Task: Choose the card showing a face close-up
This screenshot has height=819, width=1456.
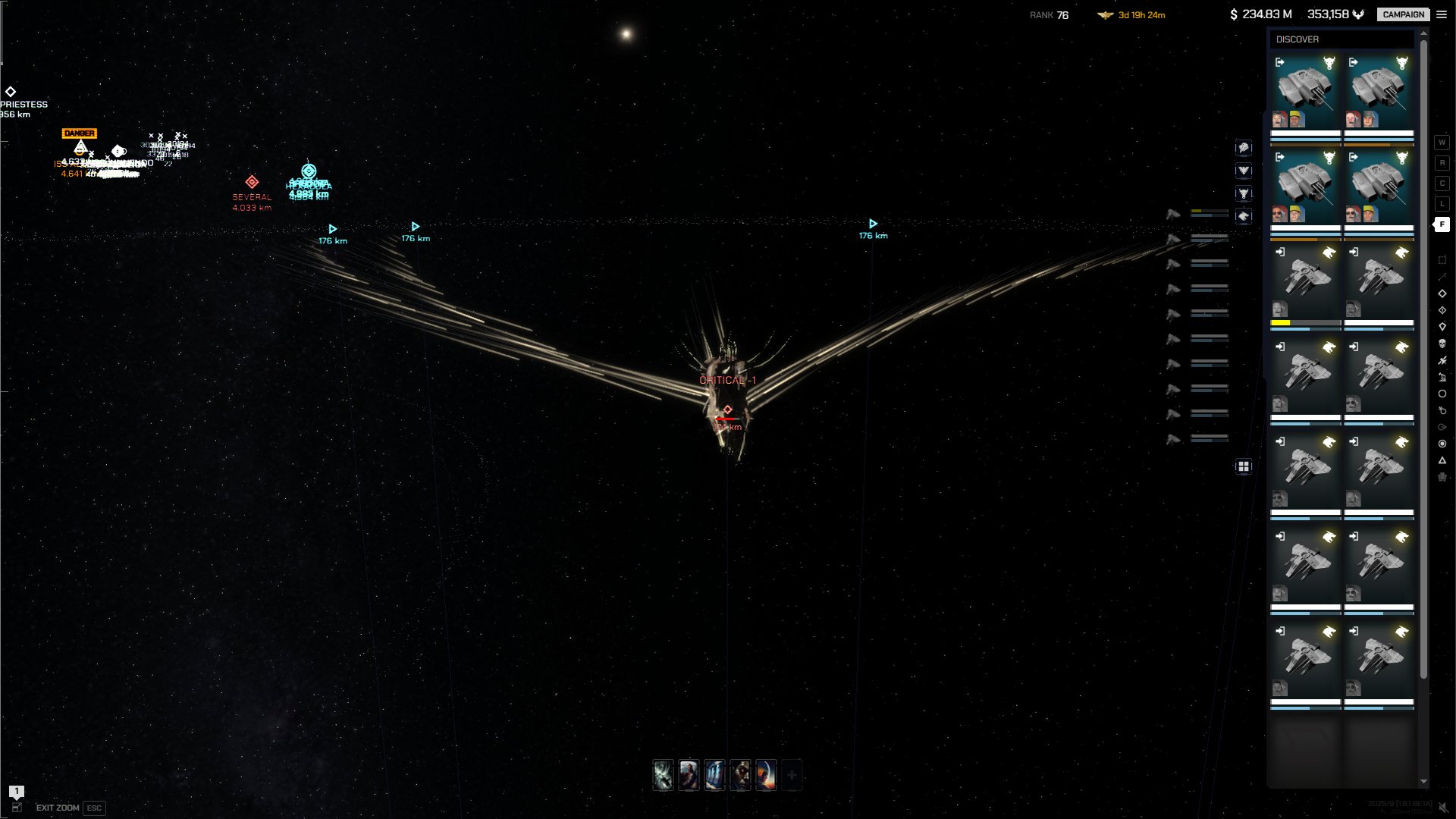Action: tap(740, 775)
